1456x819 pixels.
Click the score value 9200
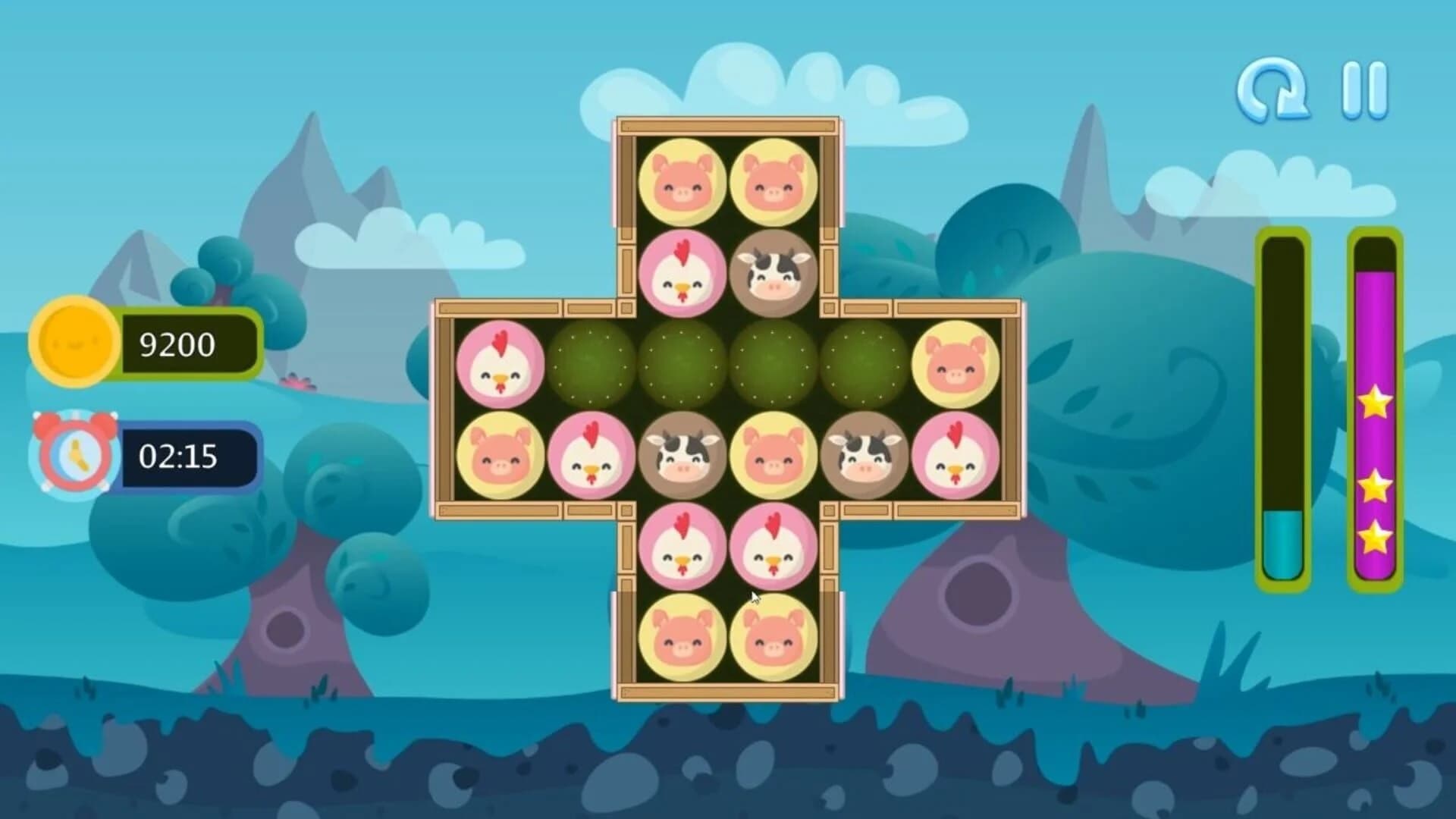pyautogui.click(x=180, y=344)
